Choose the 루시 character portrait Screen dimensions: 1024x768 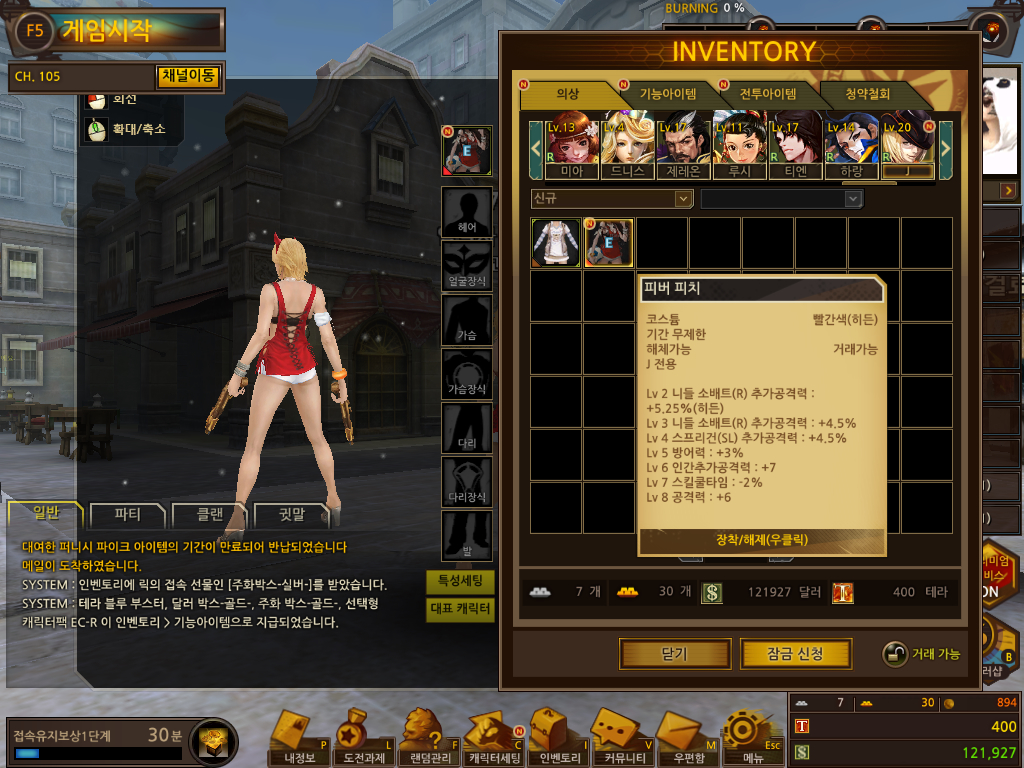pos(739,145)
